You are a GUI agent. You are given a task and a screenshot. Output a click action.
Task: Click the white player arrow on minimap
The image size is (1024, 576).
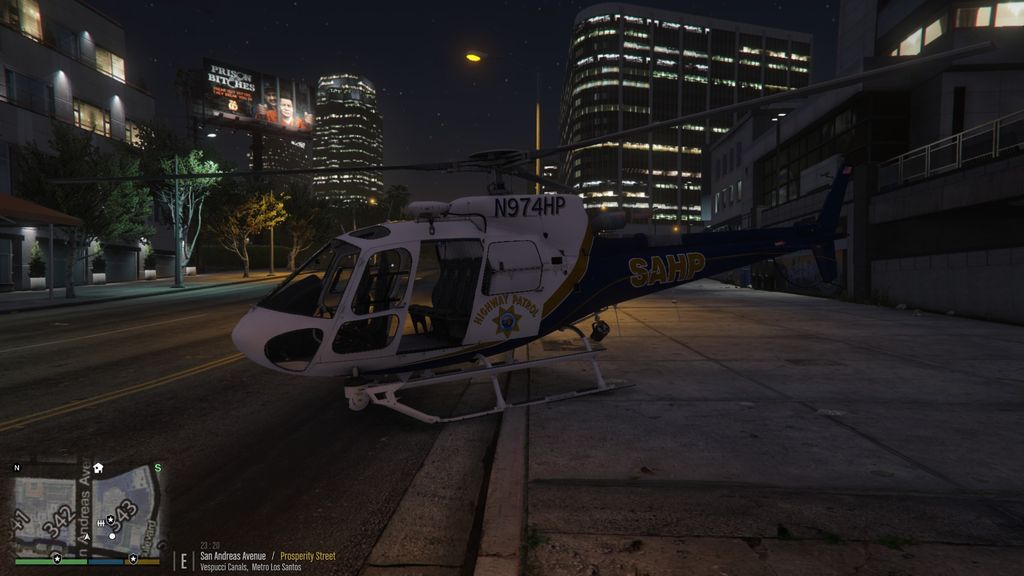pos(85,536)
